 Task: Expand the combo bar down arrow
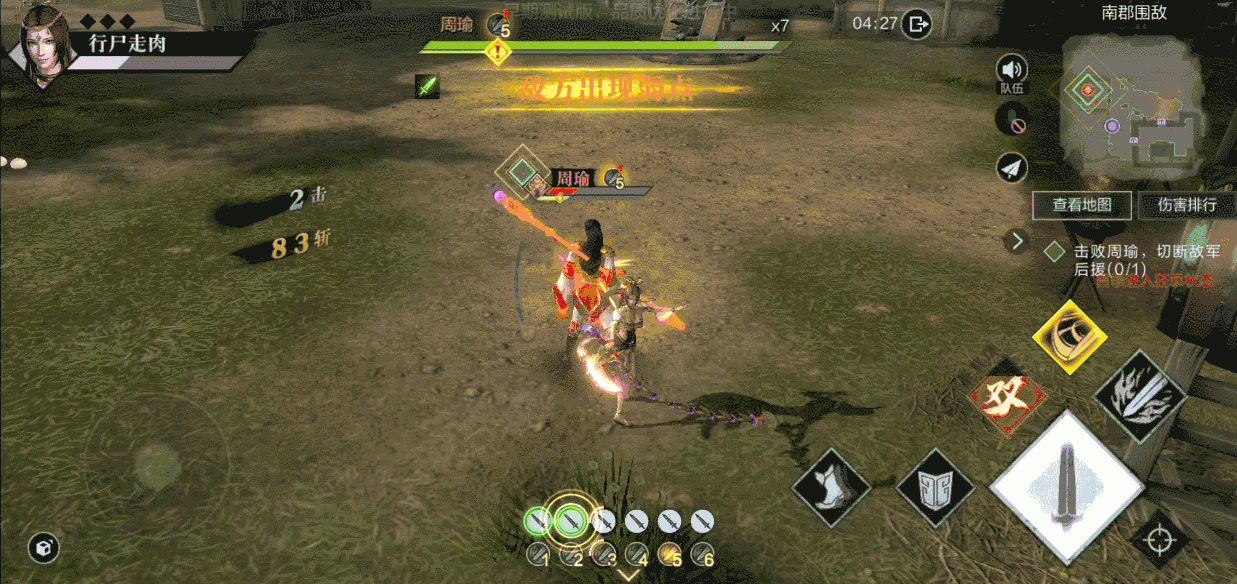628,574
